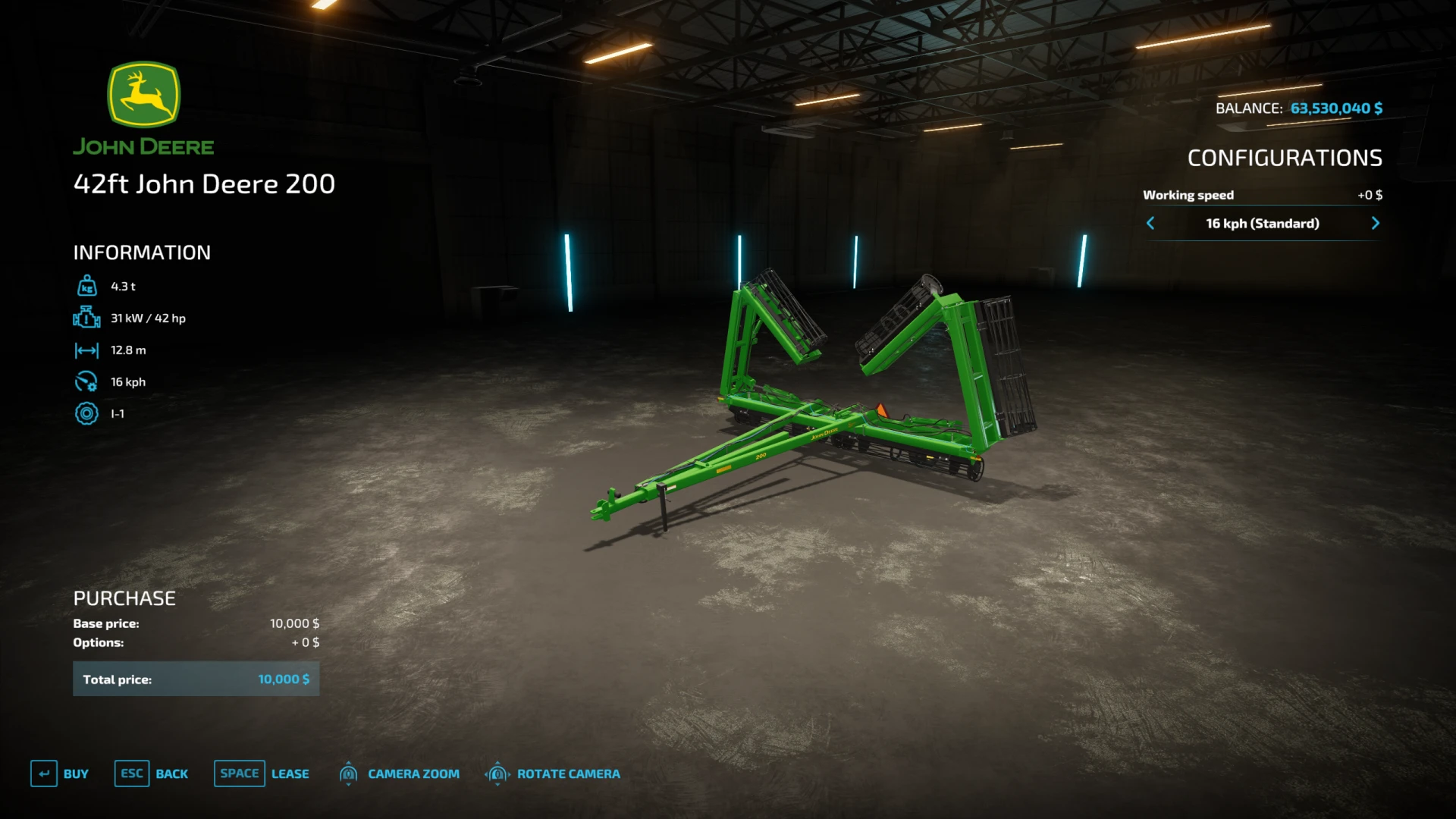
Task: Select the 16 kph Standard working speed
Action: pos(1263,223)
